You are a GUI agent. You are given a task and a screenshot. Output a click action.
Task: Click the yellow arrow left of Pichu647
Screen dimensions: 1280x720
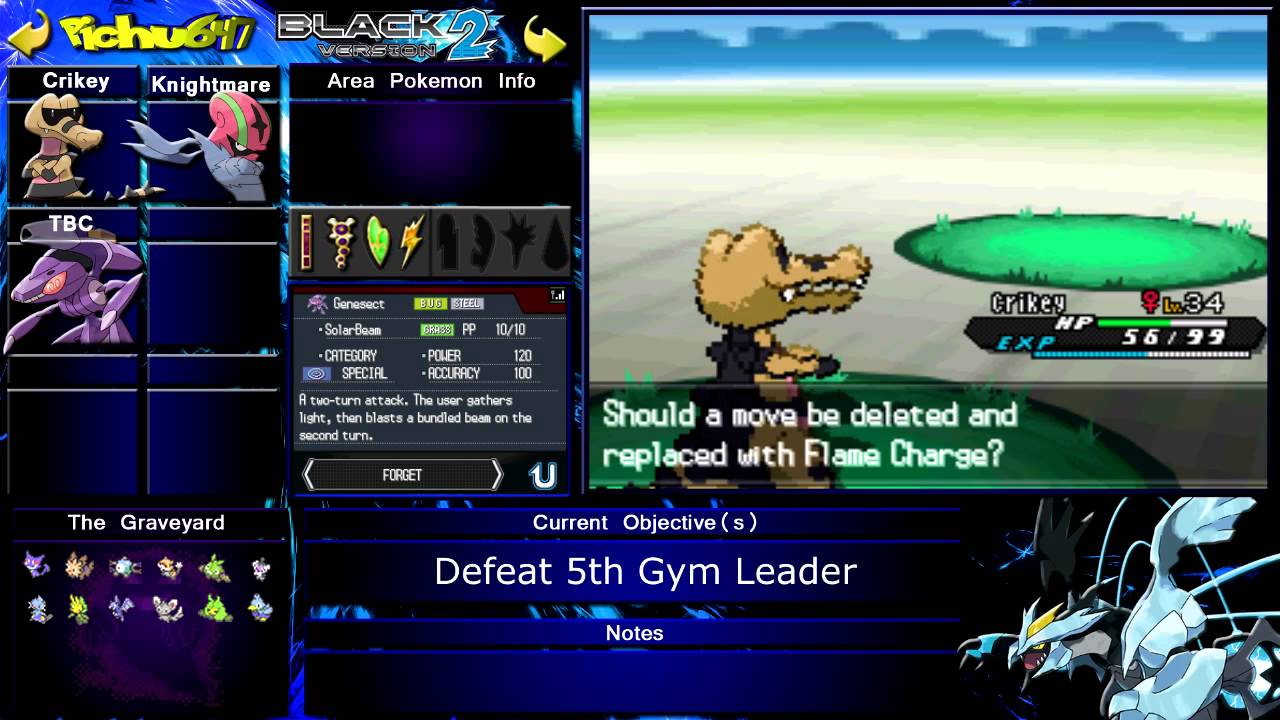click(x=28, y=33)
